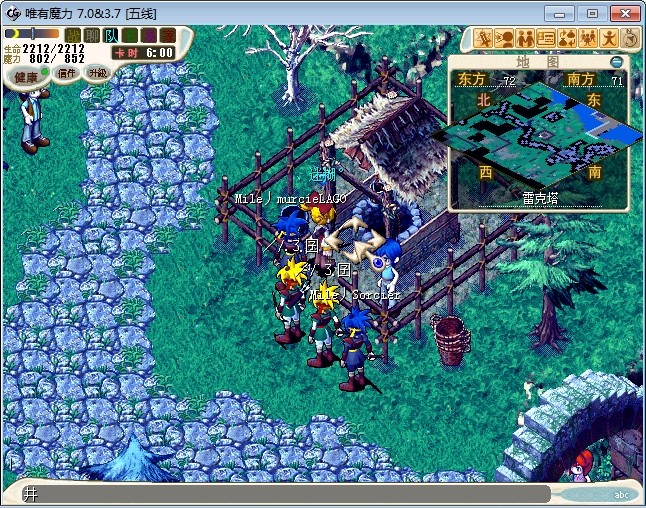Minimize the 地图 map panel
The image size is (646, 508).
(616, 62)
